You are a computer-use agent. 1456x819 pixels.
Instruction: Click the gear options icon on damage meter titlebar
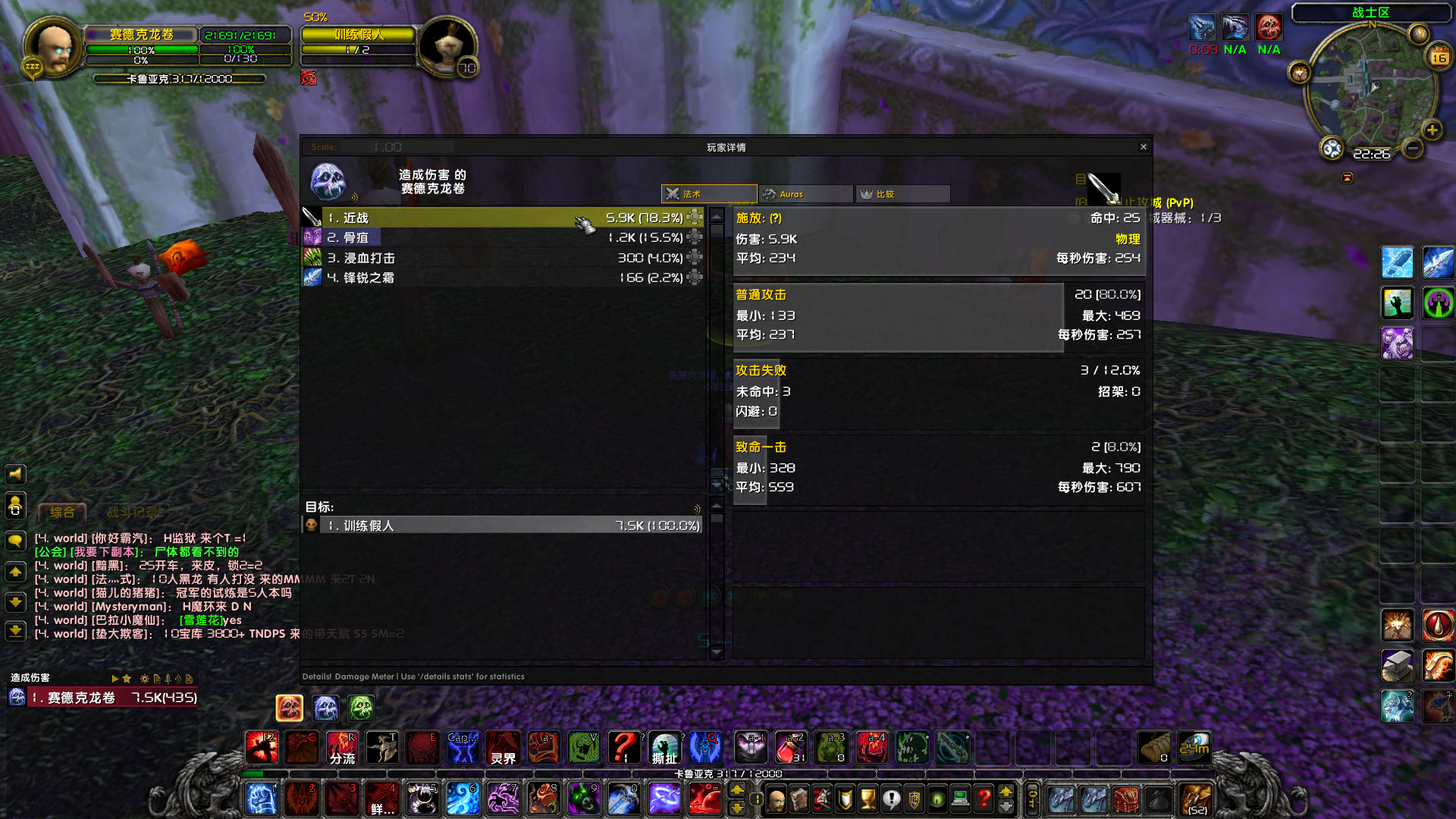click(x=144, y=679)
